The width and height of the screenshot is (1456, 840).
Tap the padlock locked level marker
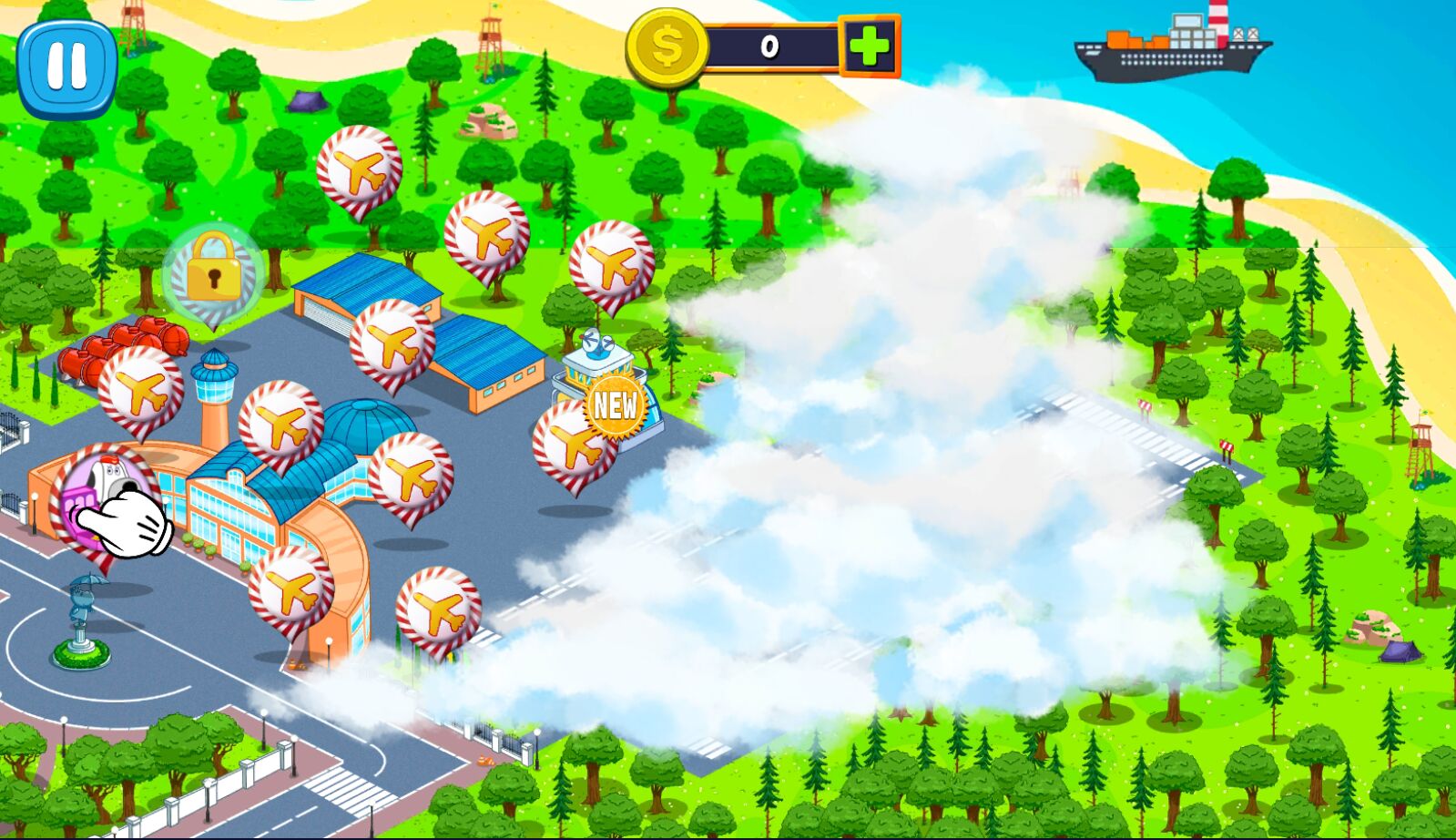pyautogui.click(x=213, y=270)
